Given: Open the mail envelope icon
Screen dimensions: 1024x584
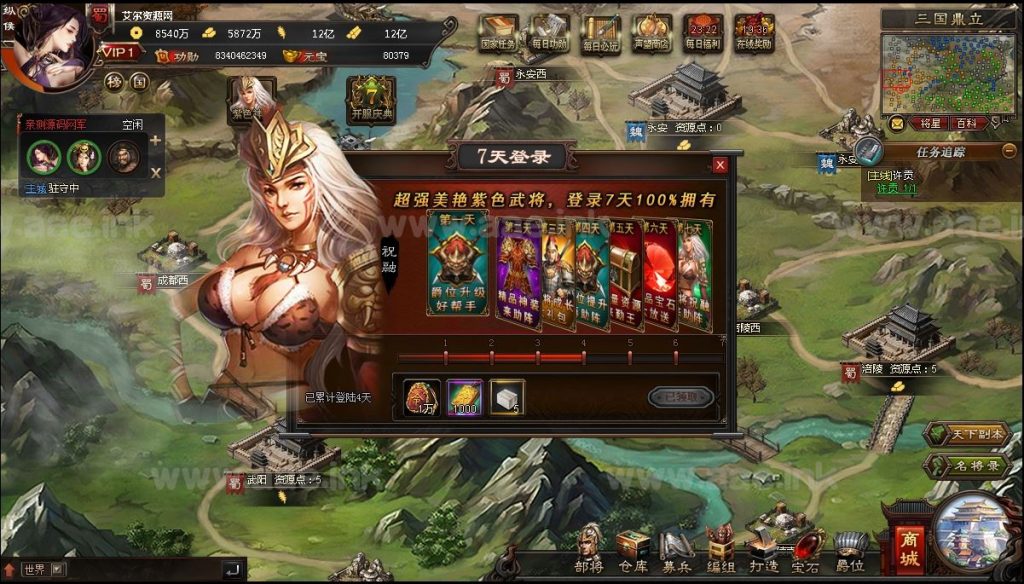Looking at the screenshot, I should [x=897, y=124].
